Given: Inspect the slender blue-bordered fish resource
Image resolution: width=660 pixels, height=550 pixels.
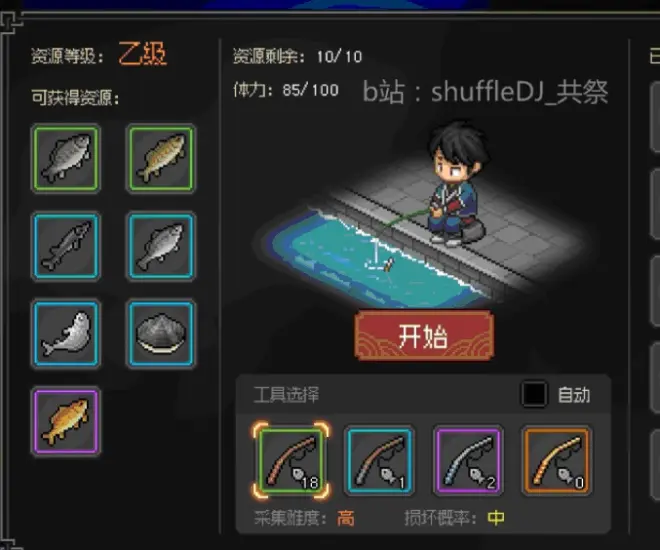Looking at the screenshot, I should [x=66, y=246].
